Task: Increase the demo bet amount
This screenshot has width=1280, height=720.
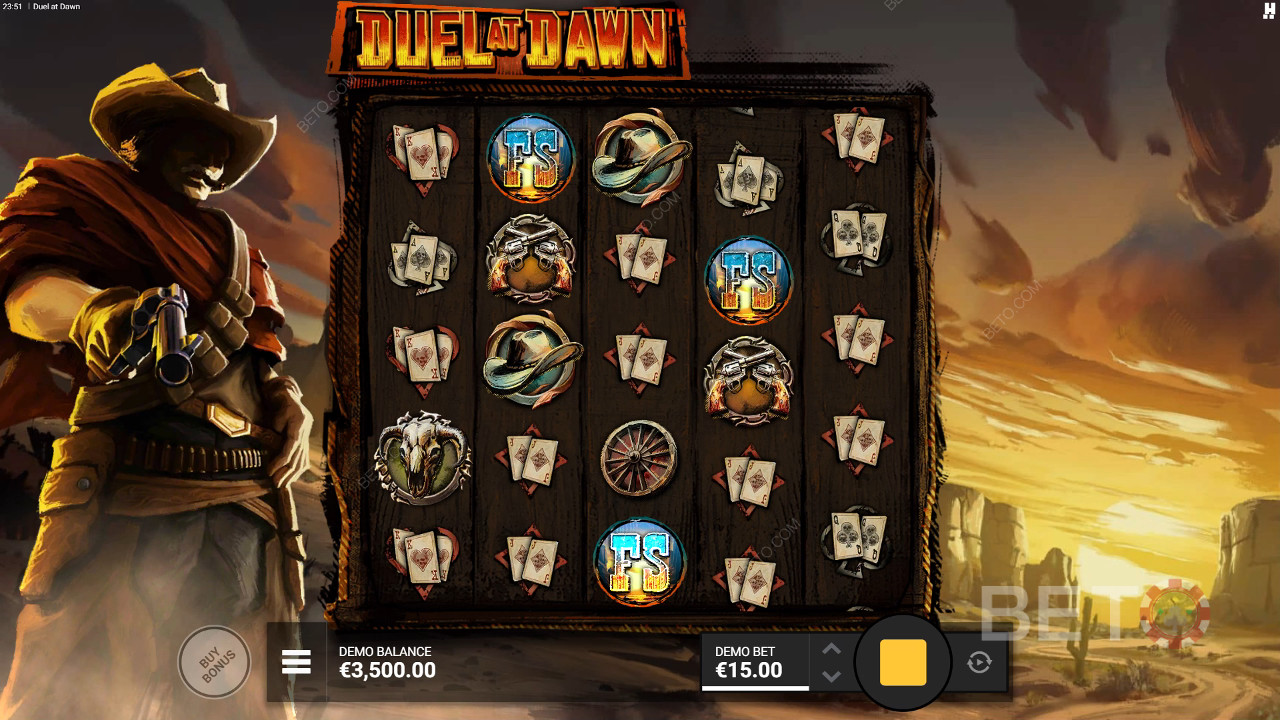Action: tap(831, 648)
